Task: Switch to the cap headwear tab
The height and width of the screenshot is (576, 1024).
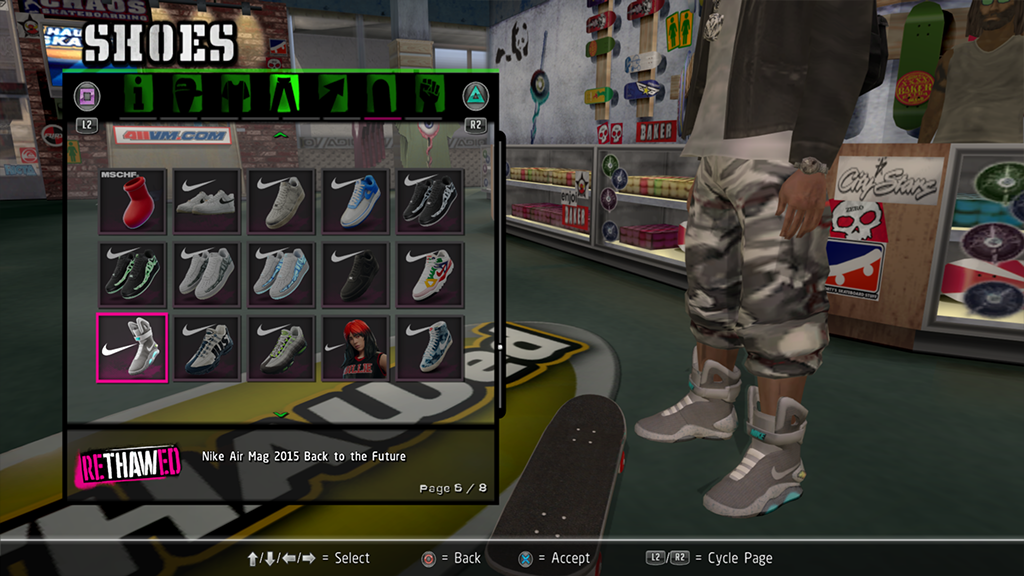Action: (x=188, y=96)
